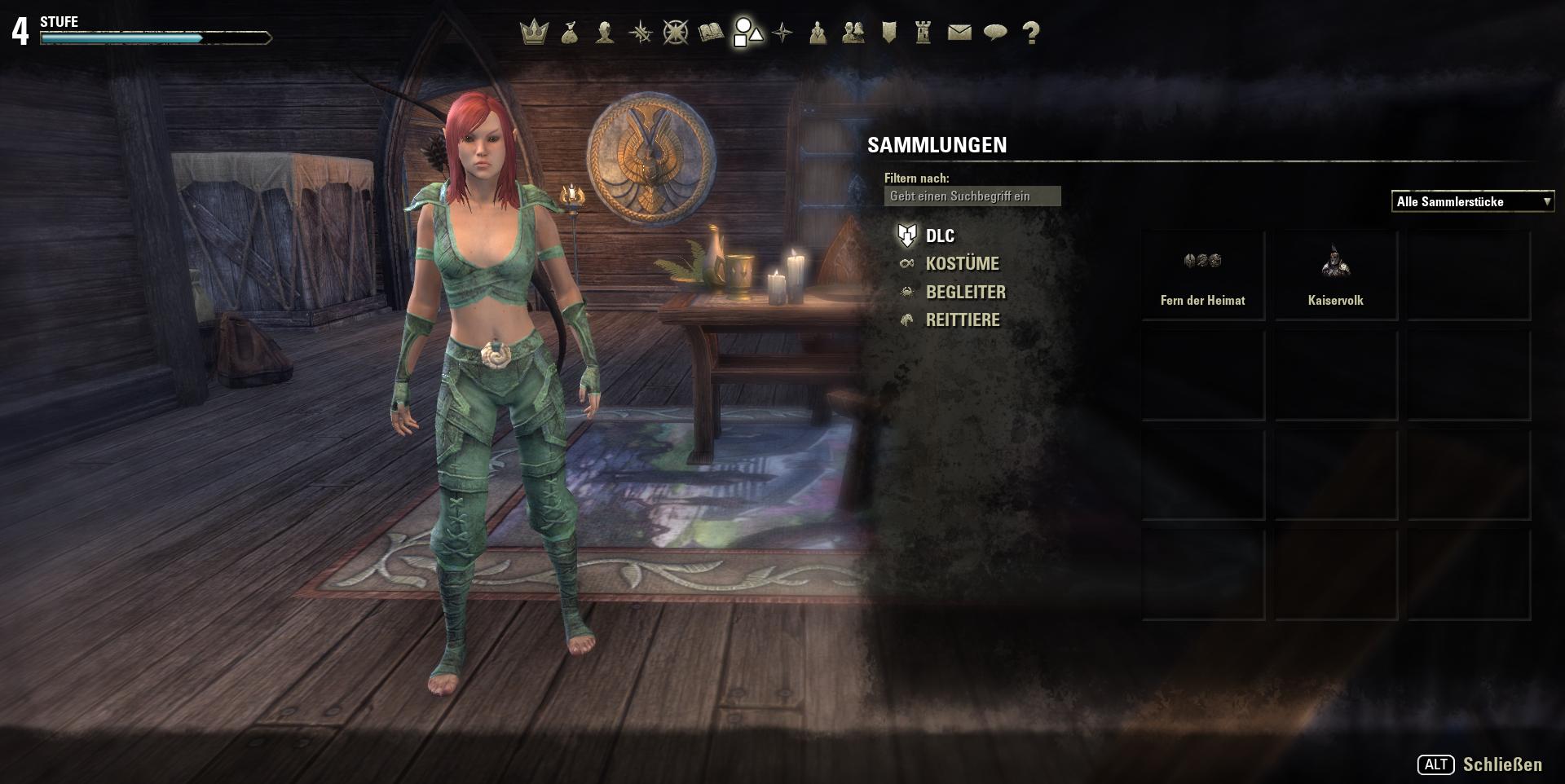Open the skills menu icon

coord(641,33)
